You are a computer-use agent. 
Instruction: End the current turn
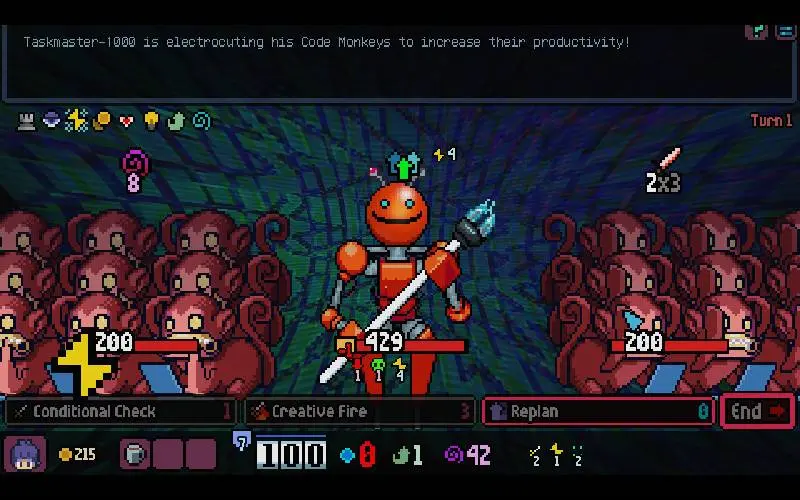(x=757, y=411)
